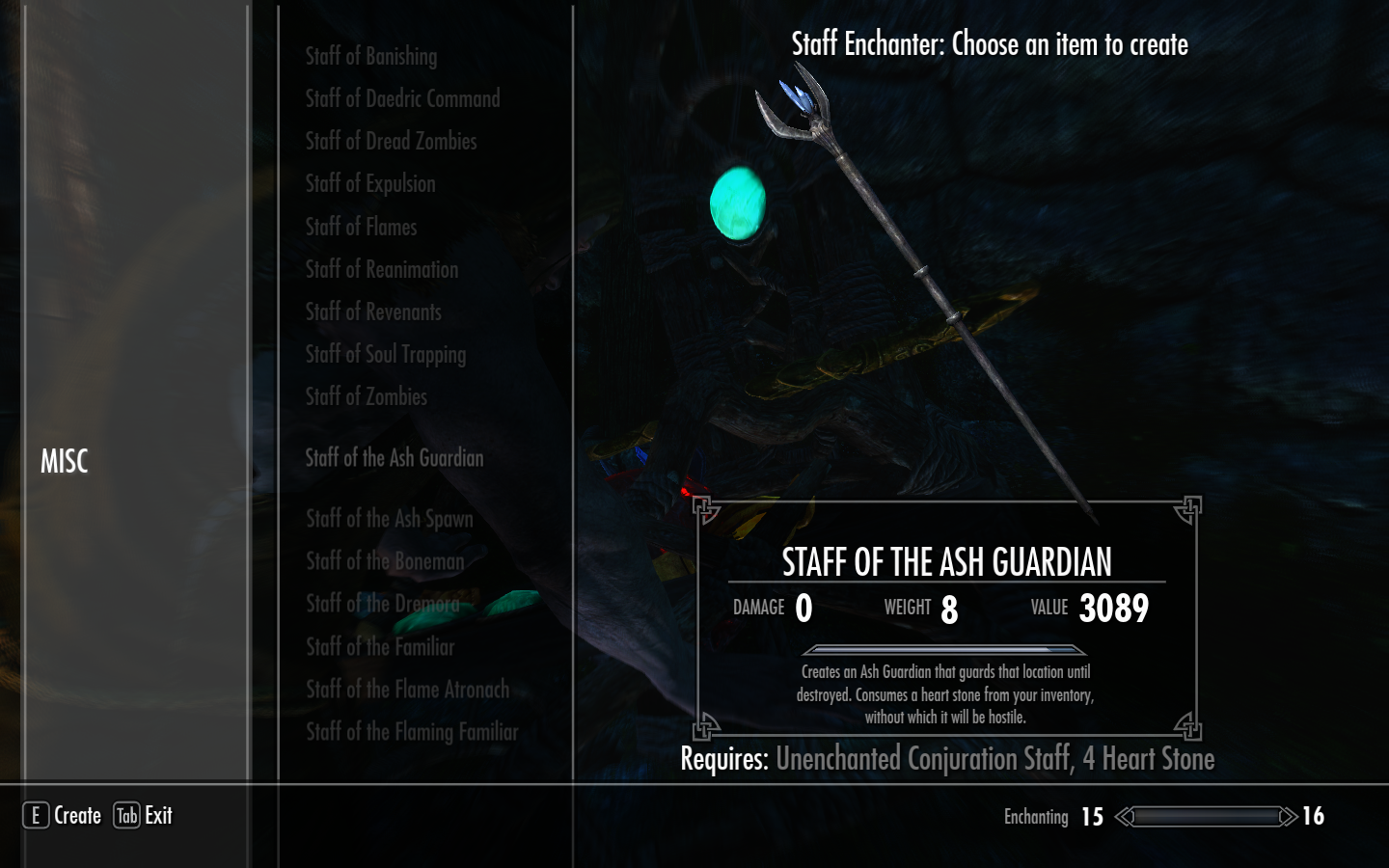Choose Staff of the Flame Atronach
Viewport: 1389px width, 868px height.
click(x=407, y=689)
